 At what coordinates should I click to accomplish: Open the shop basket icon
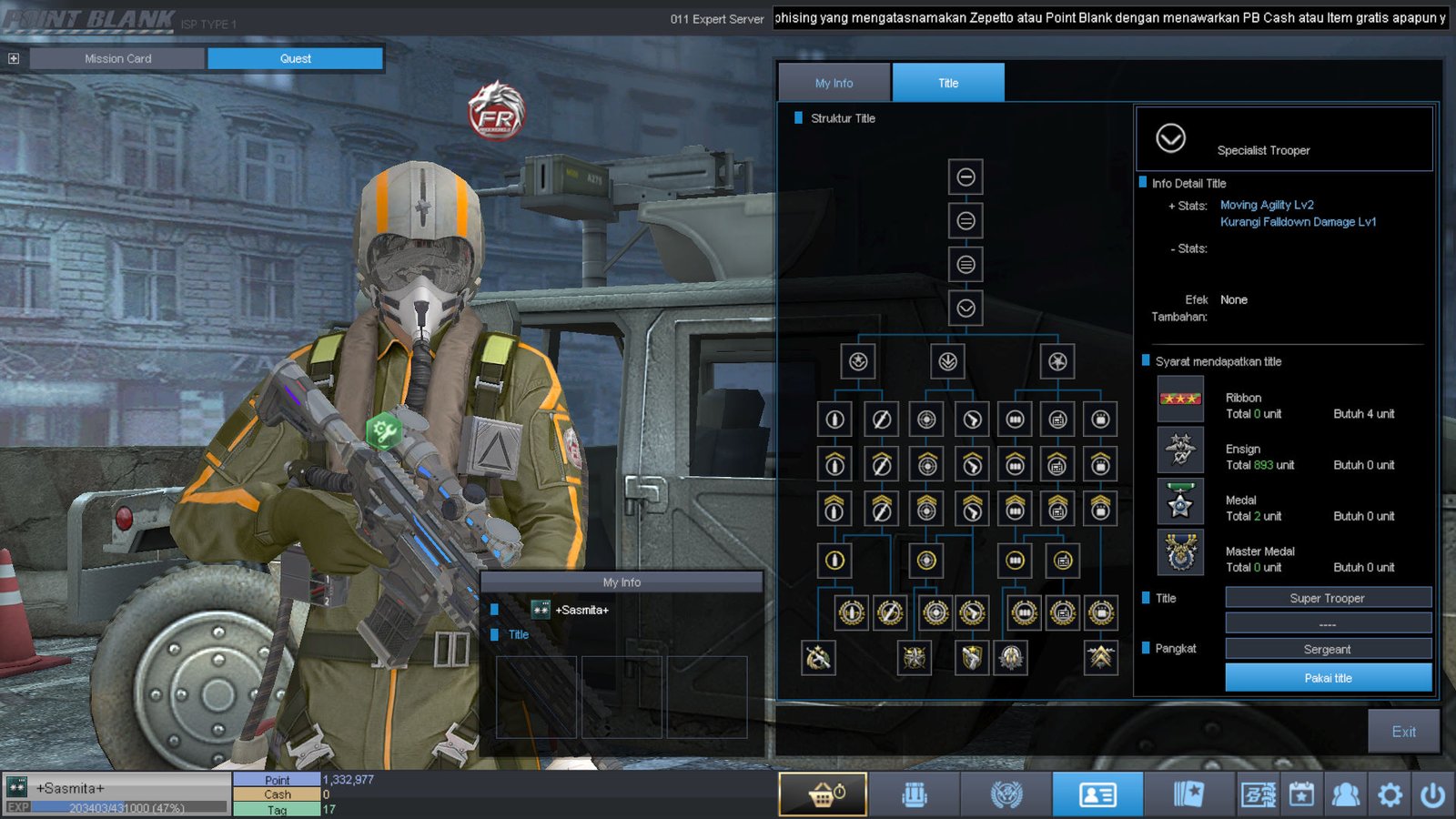[824, 794]
